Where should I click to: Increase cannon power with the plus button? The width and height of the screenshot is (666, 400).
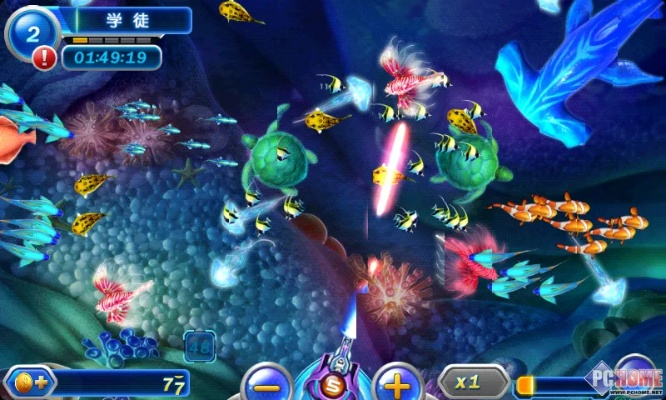397,384
